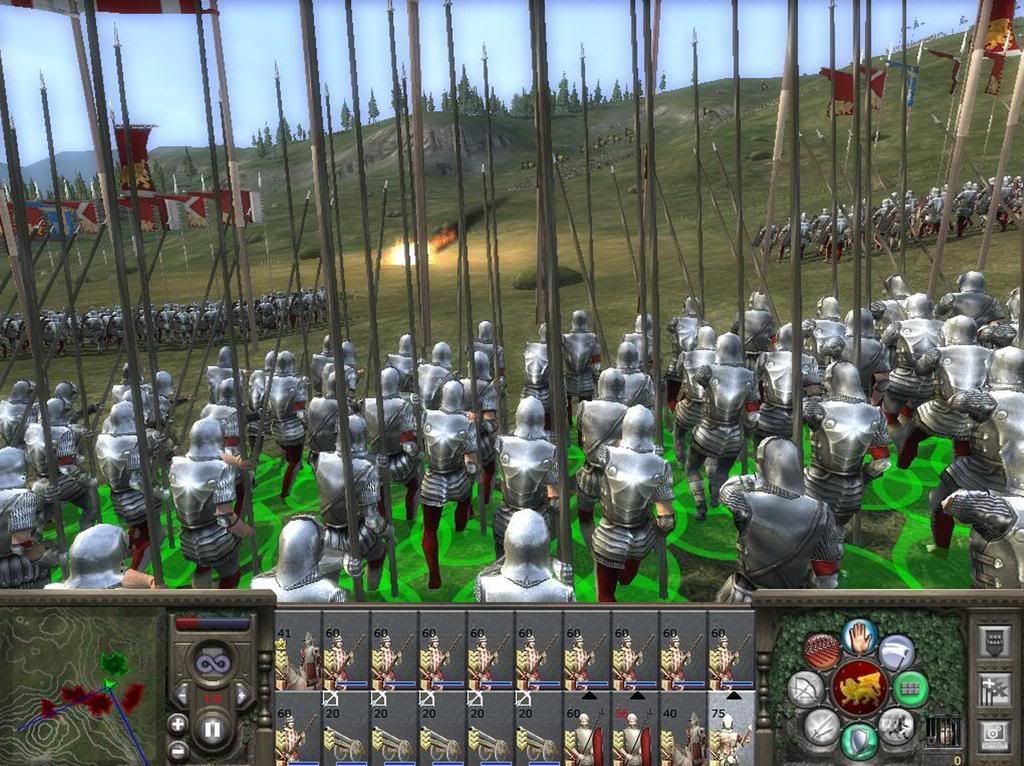Zoom in the minimap with the plus button

coord(177,722)
